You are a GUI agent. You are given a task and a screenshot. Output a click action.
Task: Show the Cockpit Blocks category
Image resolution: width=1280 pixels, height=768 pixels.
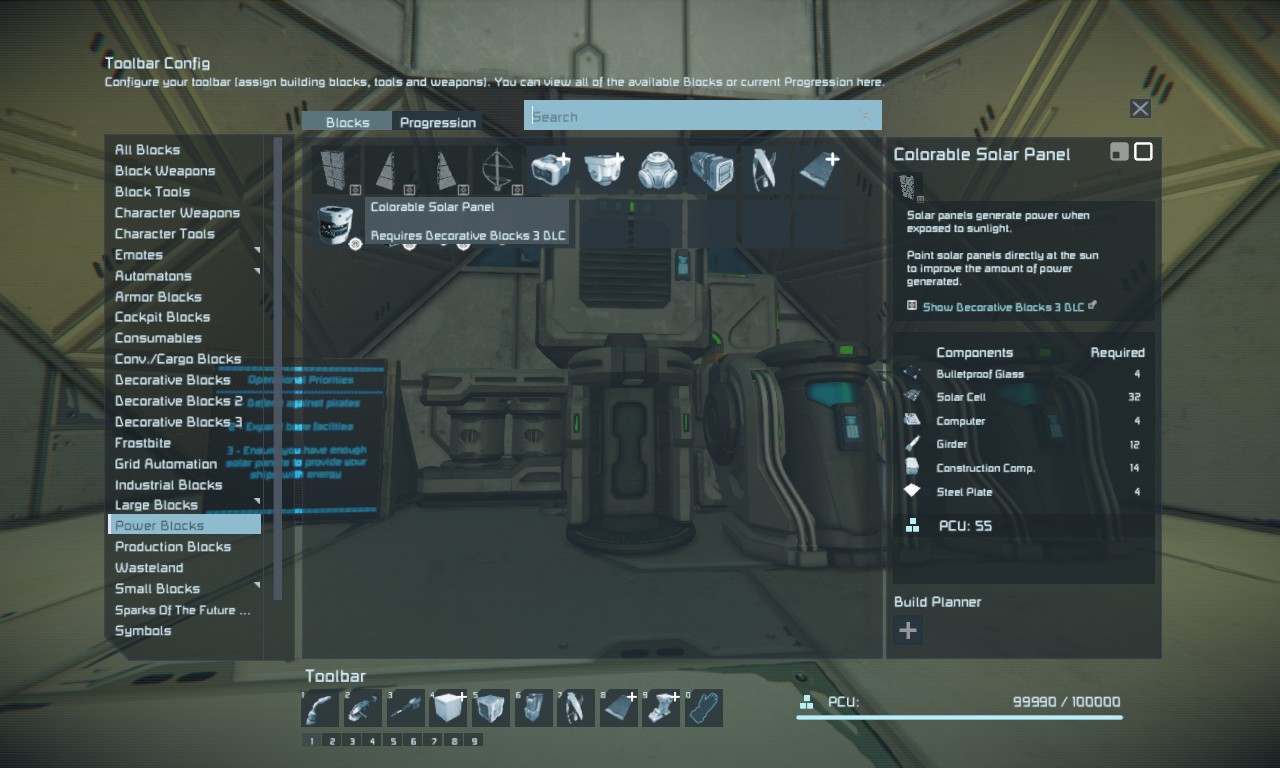pyautogui.click(x=162, y=317)
